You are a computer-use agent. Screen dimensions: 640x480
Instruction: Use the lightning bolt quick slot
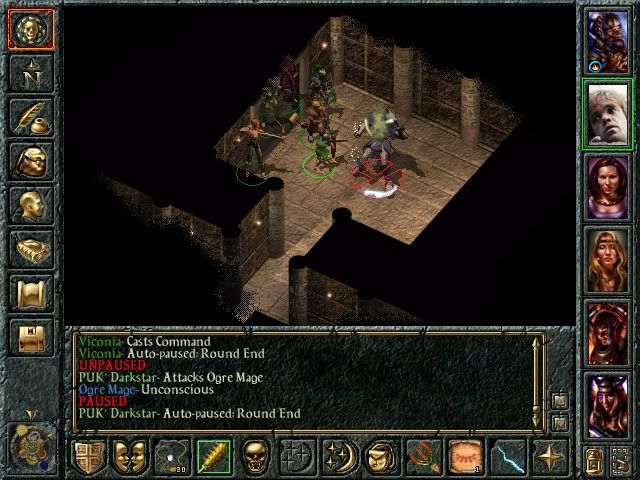click(x=507, y=456)
